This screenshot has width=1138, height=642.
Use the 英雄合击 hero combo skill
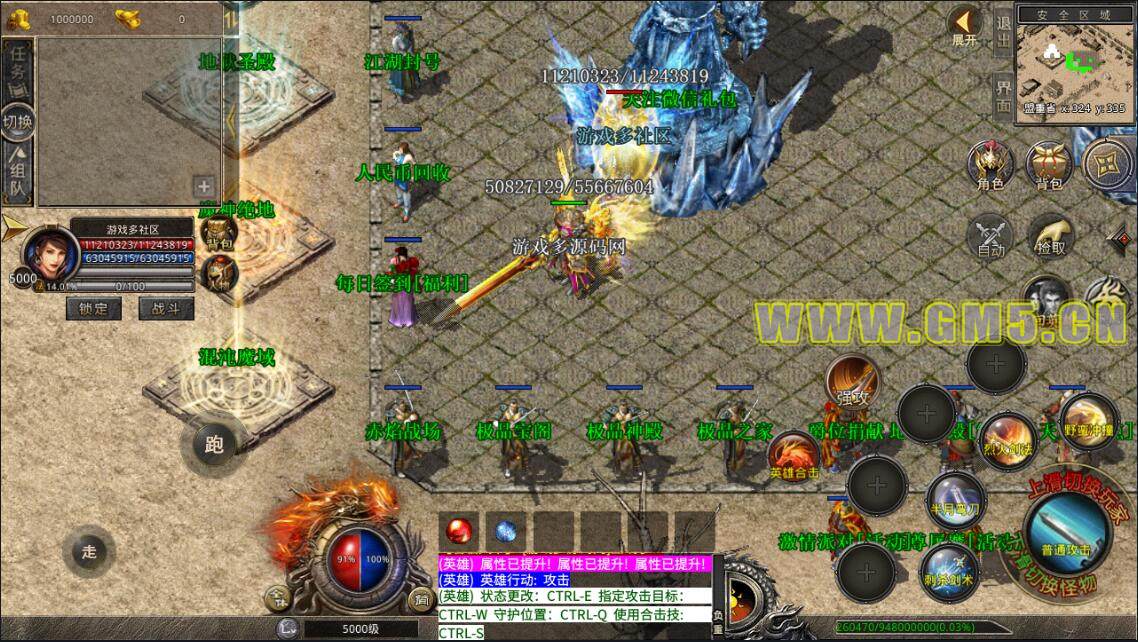pyautogui.click(x=794, y=457)
